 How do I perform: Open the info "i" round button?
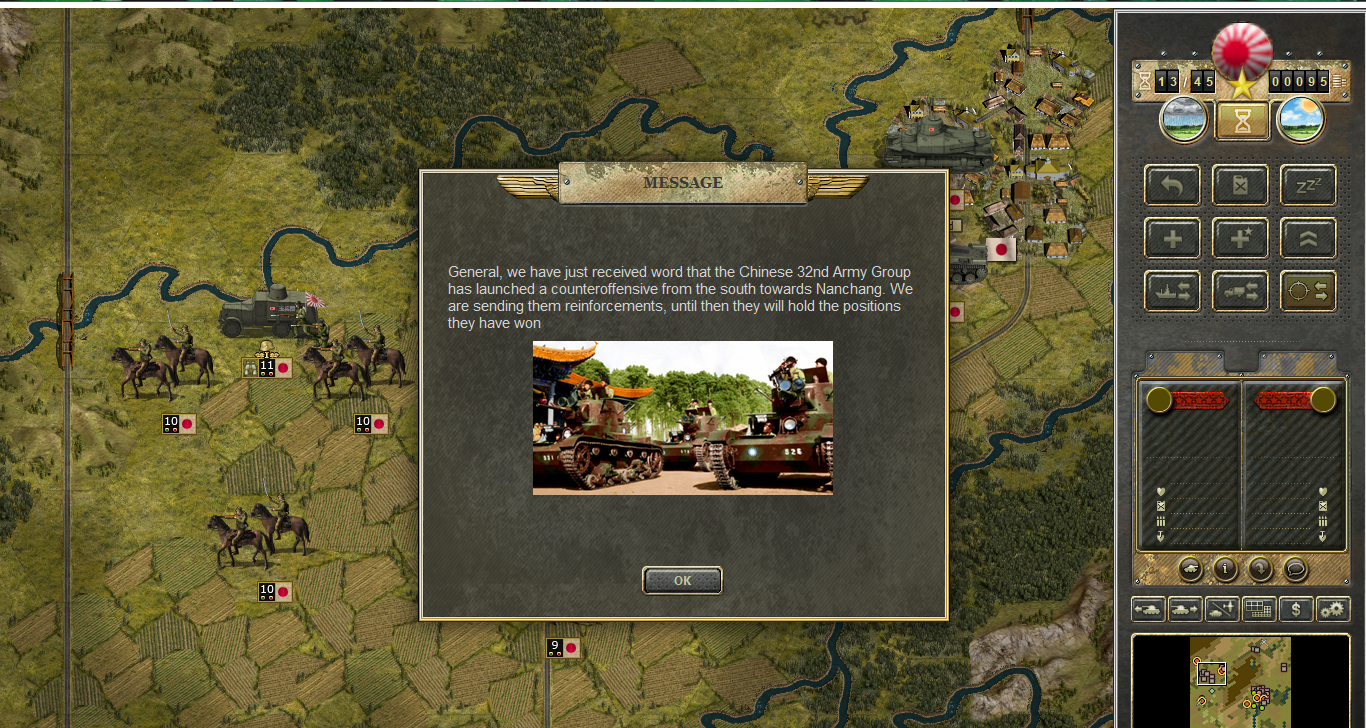pos(1225,569)
